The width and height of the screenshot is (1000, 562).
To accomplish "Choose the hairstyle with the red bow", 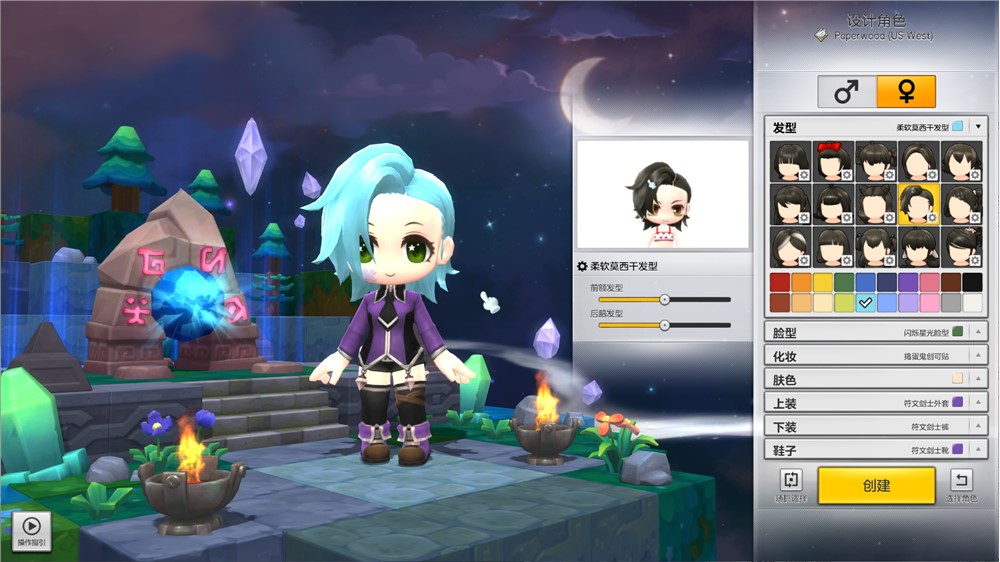I will click(x=833, y=160).
